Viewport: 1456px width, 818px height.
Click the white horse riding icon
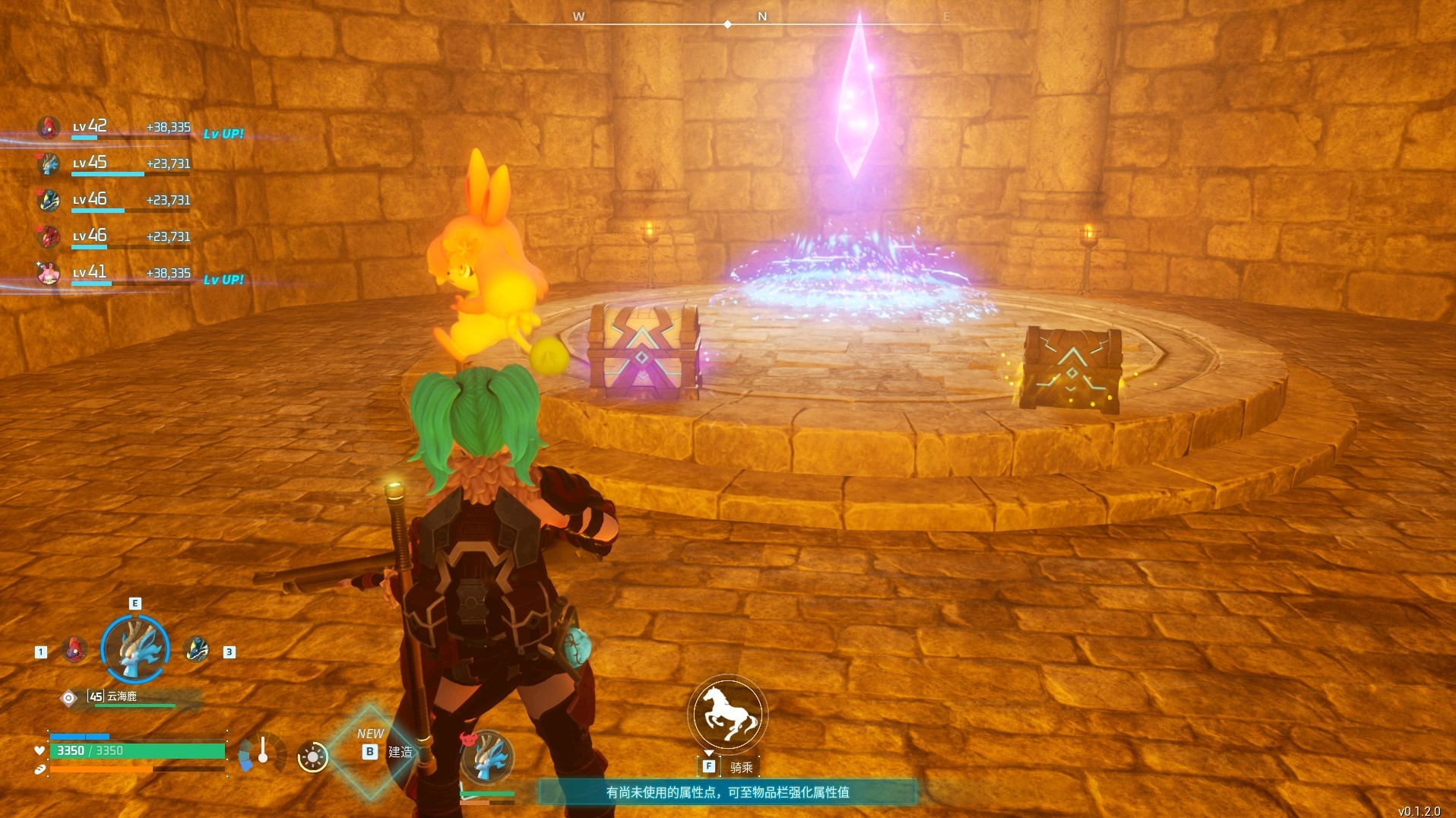coord(727,713)
